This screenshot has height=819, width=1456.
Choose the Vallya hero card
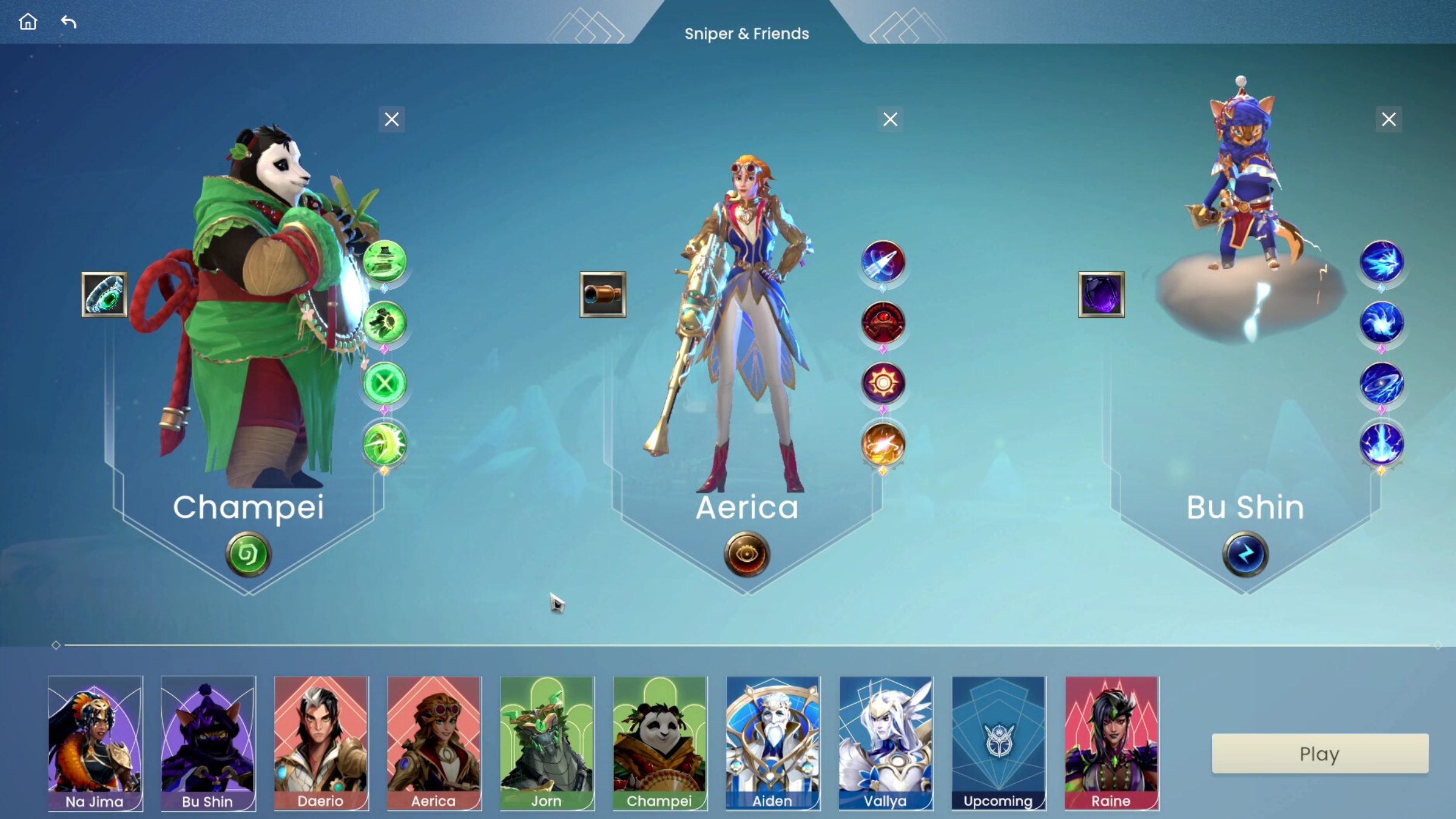click(885, 743)
